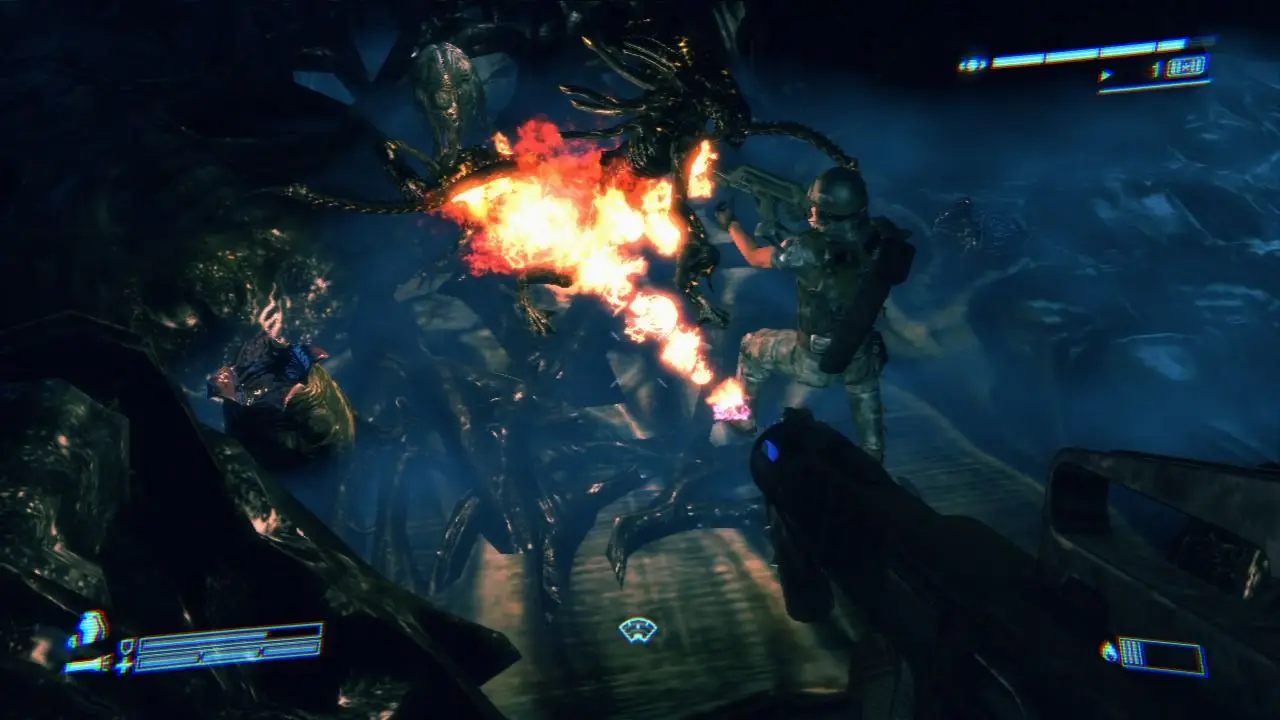Viewport: 1280px width, 720px height.
Task: Click the magazine ammo grid bottom right
Action: [1132, 653]
